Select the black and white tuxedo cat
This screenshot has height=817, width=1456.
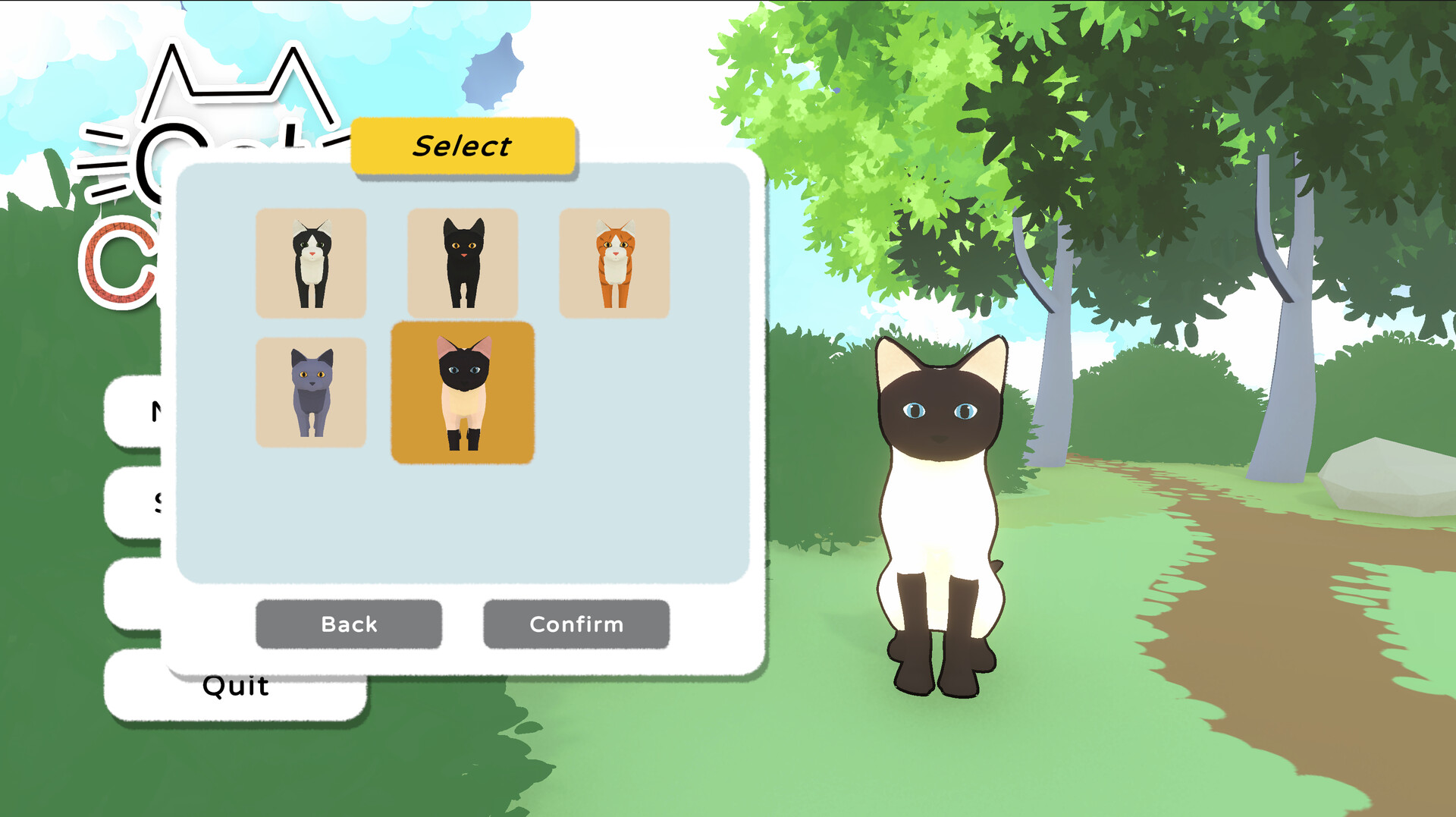click(x=311, y=262)
